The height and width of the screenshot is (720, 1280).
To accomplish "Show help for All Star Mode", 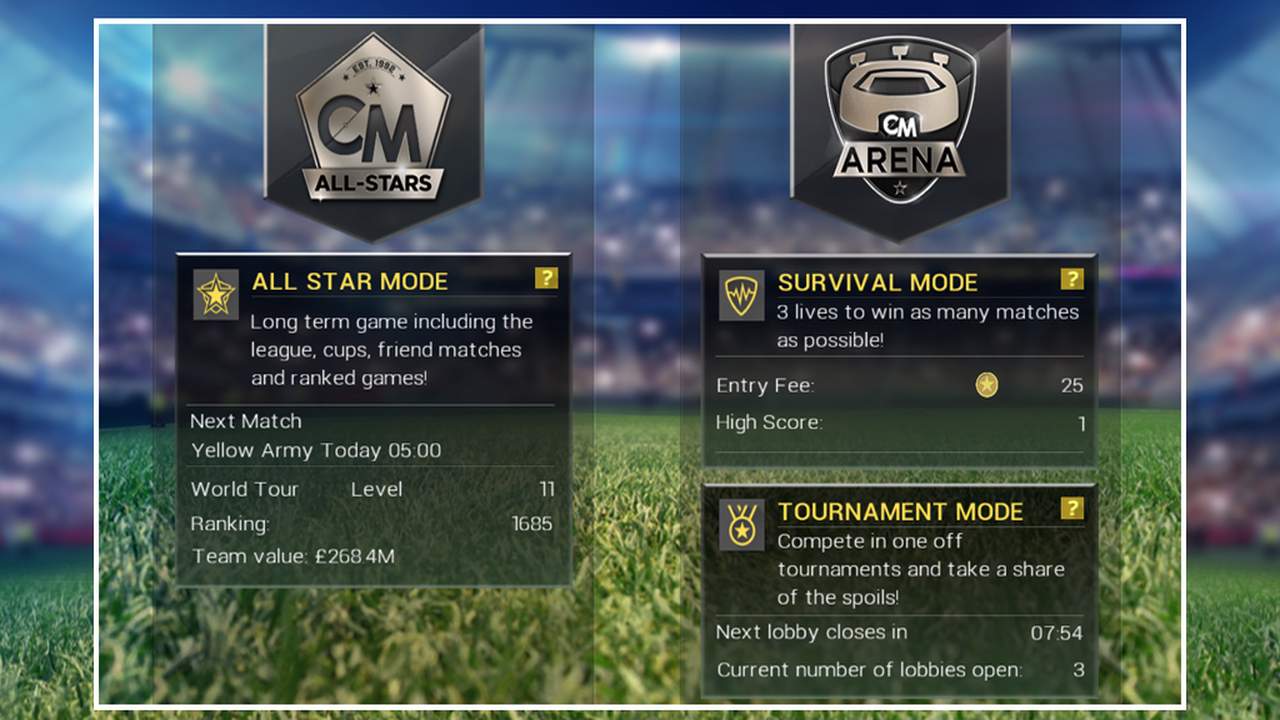I will pos(546,278).
